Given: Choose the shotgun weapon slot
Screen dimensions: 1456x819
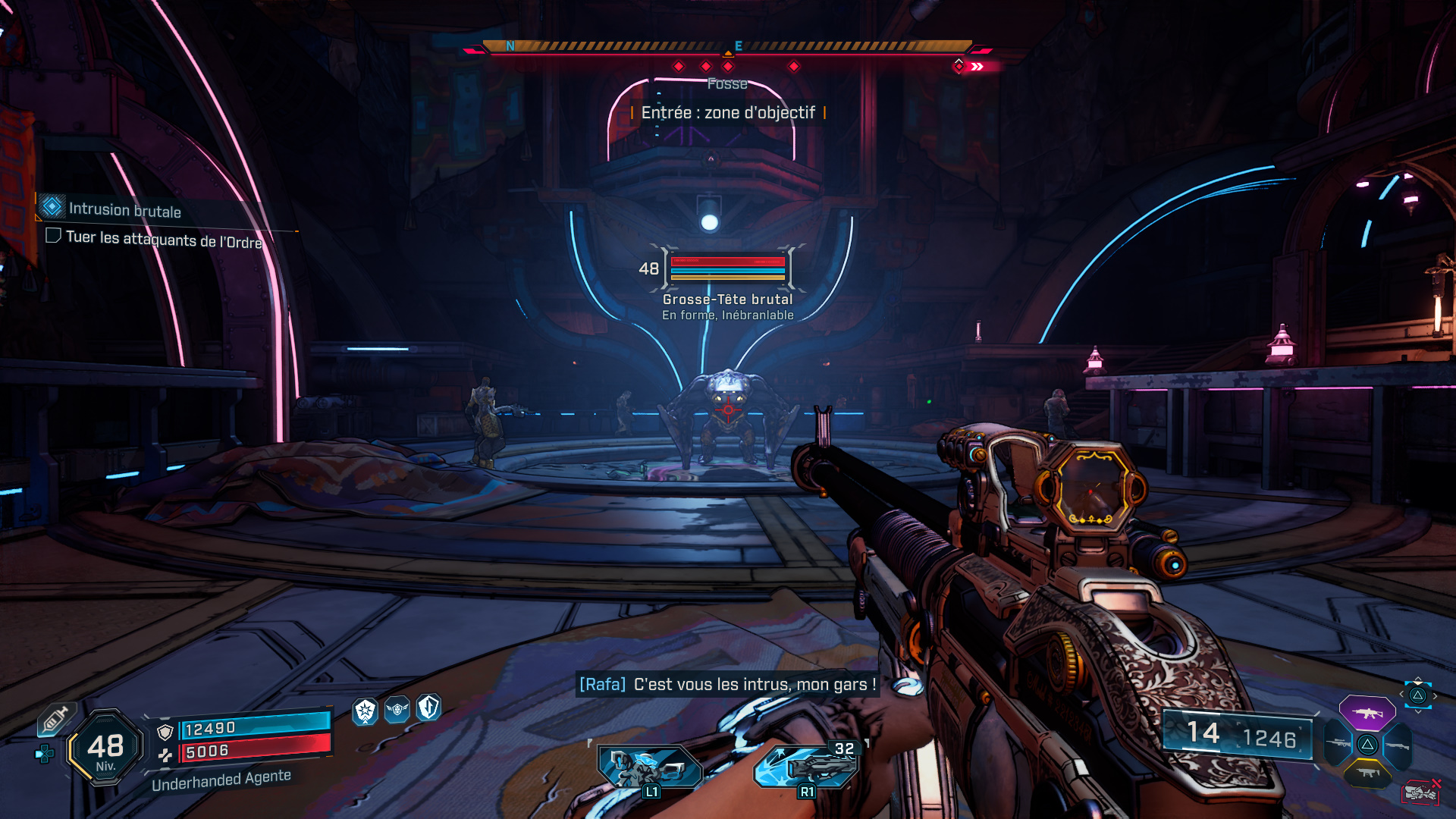Looking at the screenshot, I should click(1397, 745).
